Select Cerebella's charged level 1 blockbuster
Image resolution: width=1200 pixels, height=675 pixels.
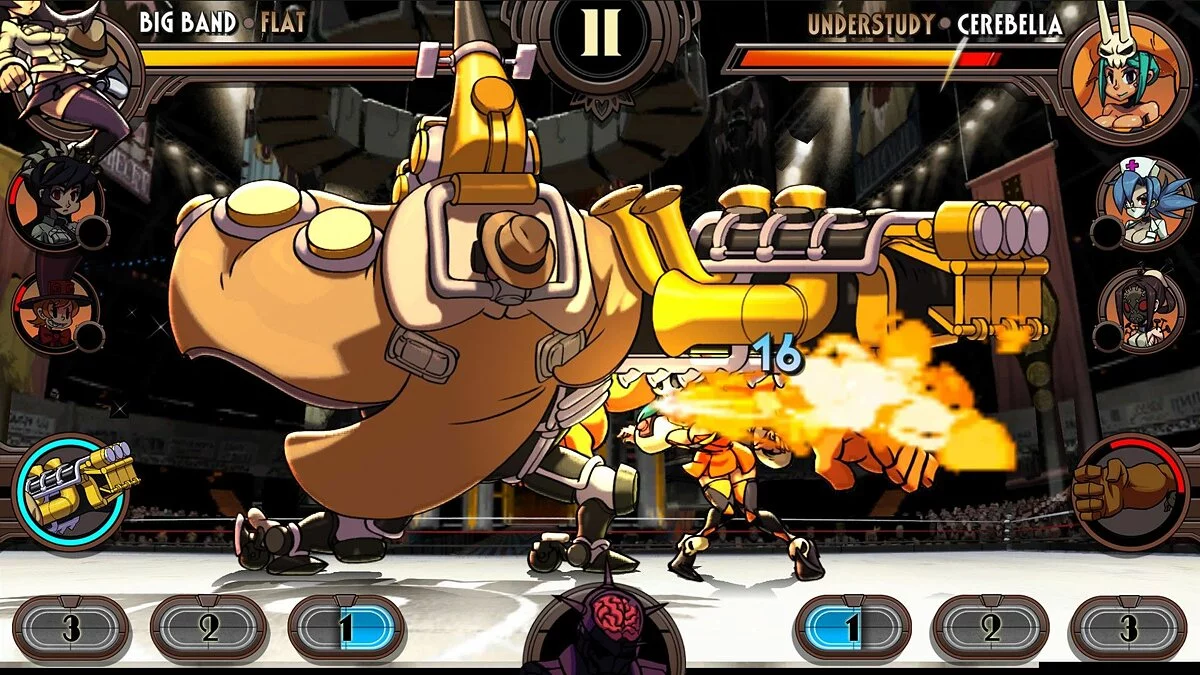point(851,628)
